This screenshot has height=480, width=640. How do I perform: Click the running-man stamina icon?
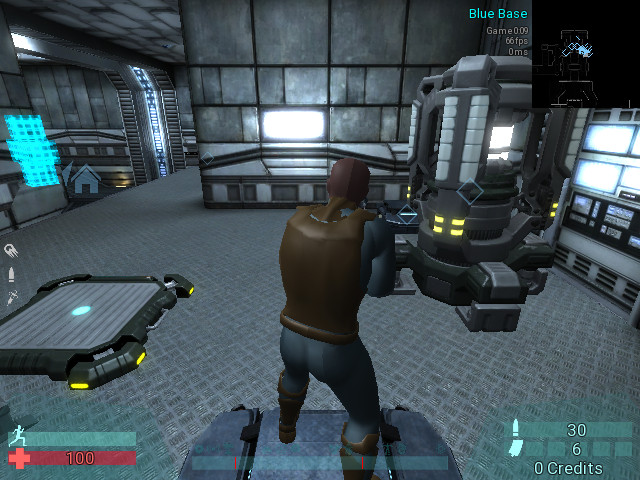coord(16,437)
